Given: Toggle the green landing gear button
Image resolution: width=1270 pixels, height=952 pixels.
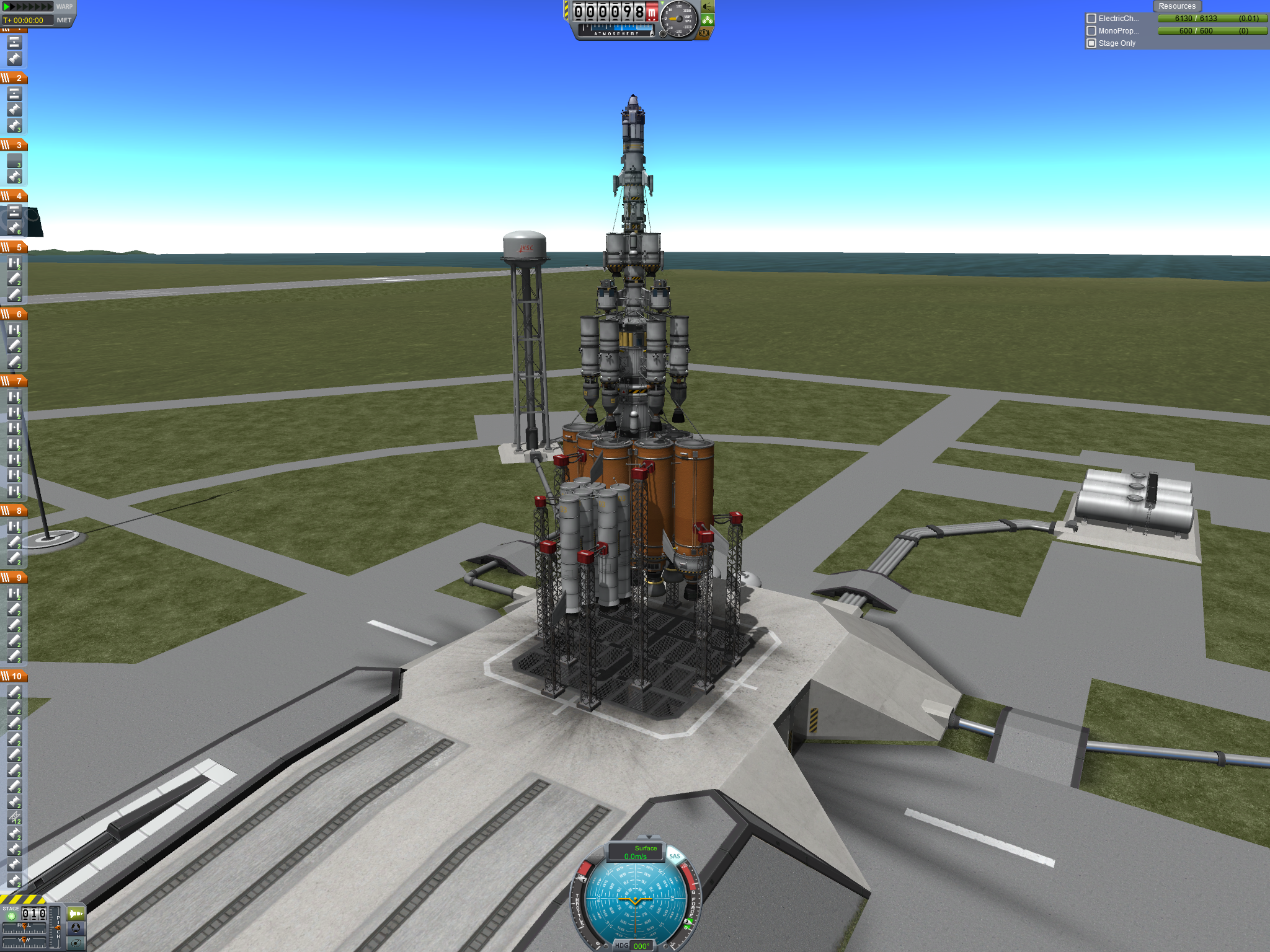Looking at the screenshot, I should point(708,20).
